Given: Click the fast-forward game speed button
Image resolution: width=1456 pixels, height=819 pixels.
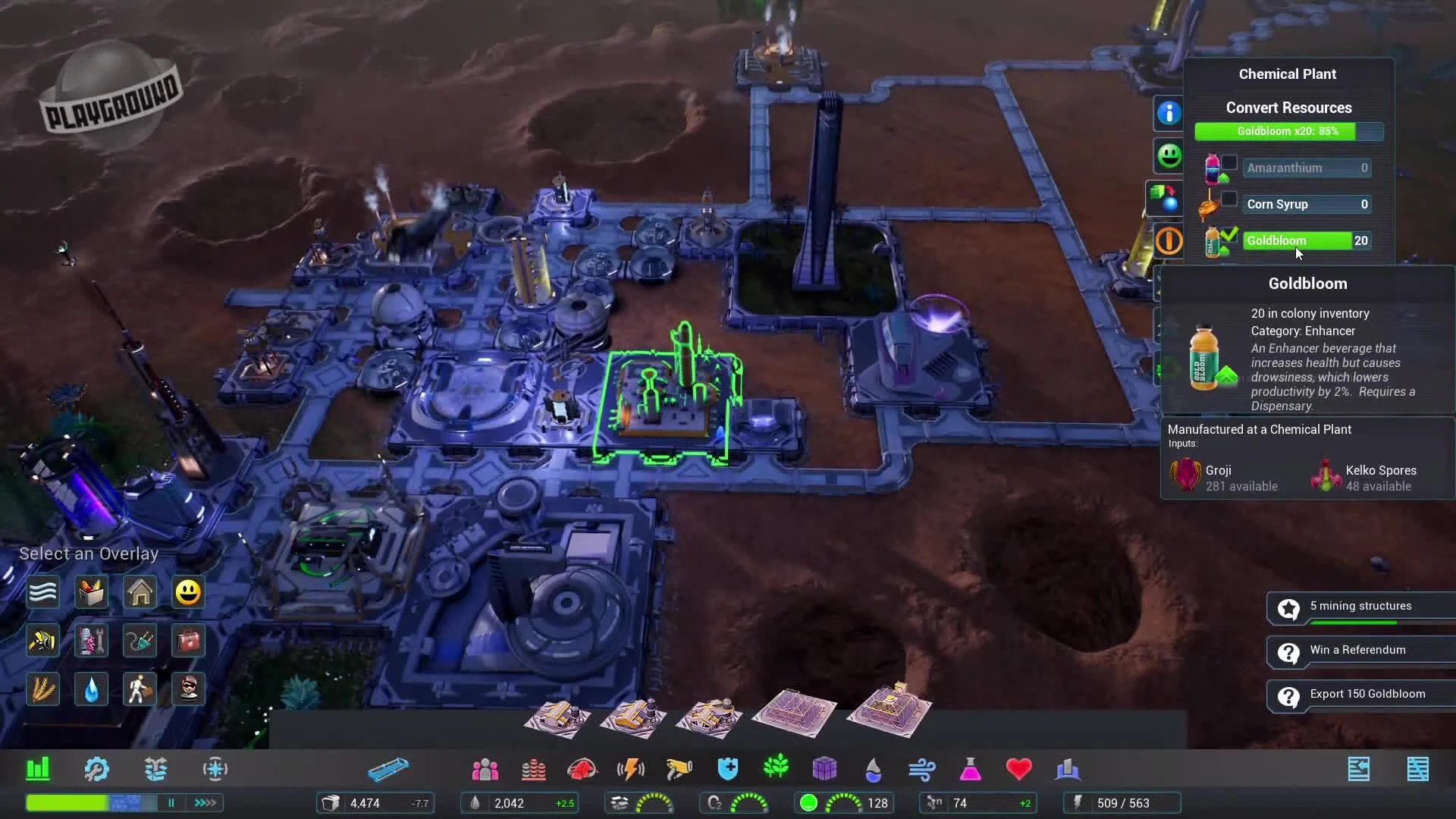Looking at the screenshot, I should 204,802.
